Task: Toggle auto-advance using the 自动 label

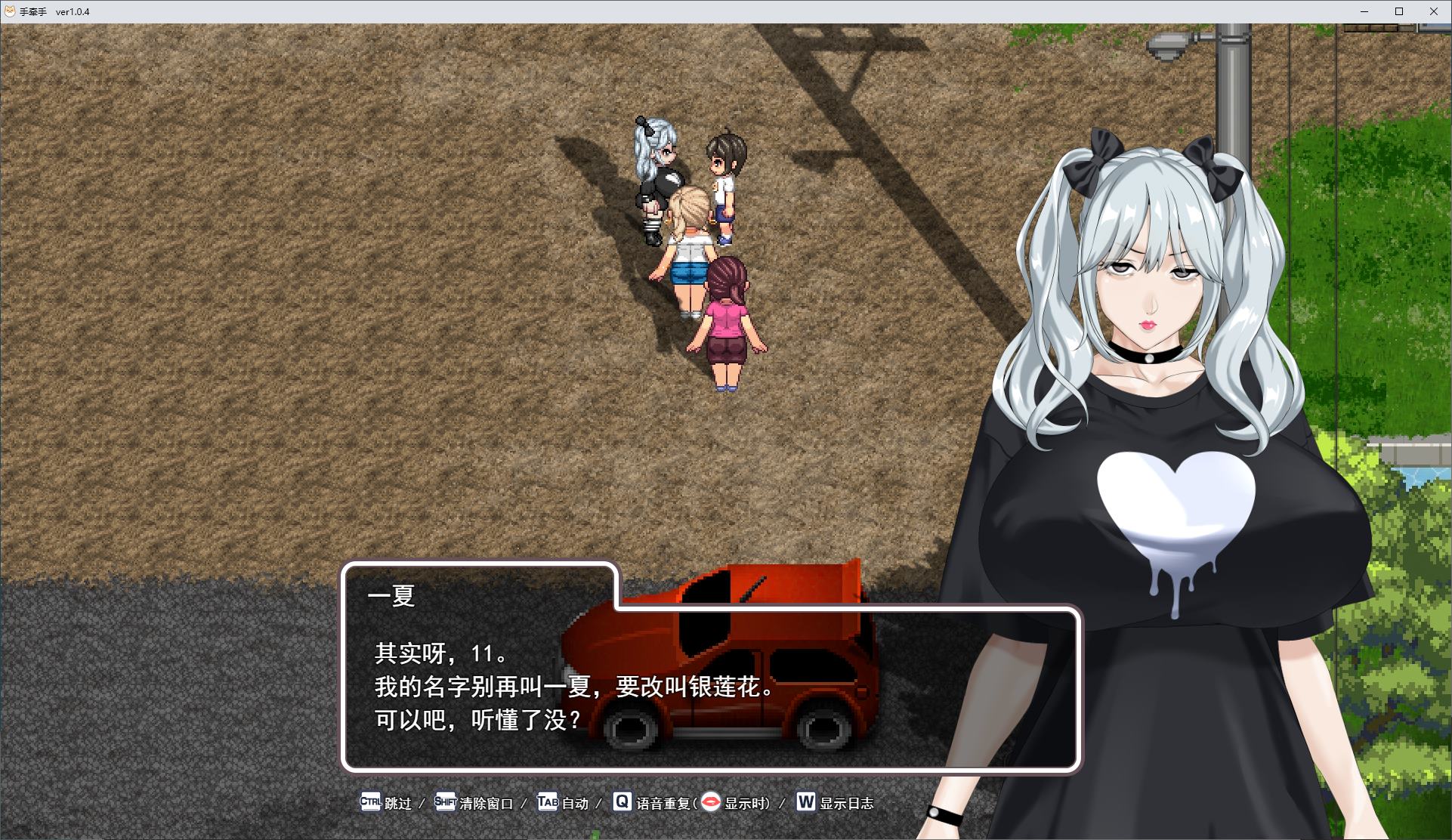Action: [x=576, y=803]
